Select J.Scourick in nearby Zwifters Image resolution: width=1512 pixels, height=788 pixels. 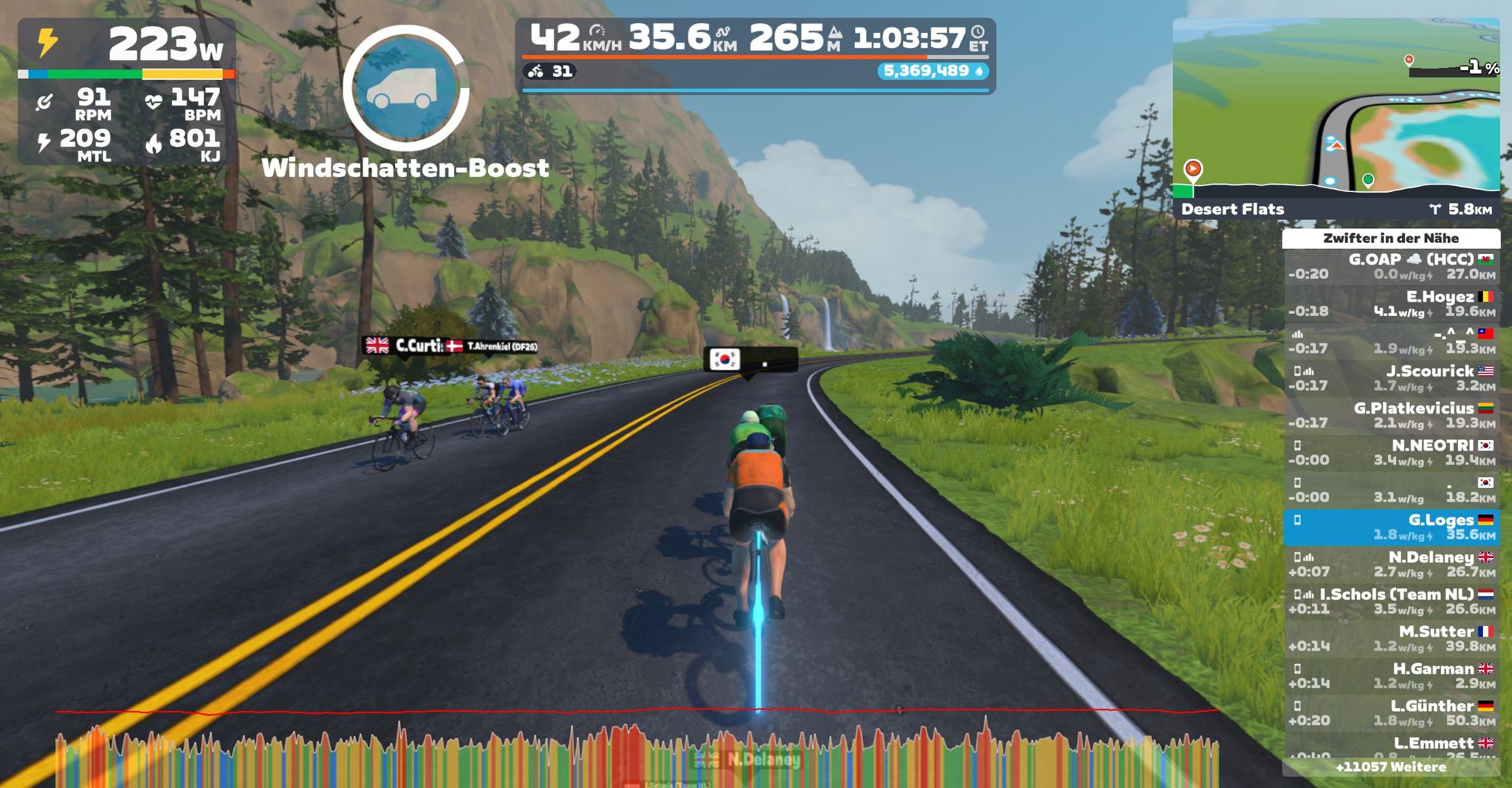[1392, 378]
